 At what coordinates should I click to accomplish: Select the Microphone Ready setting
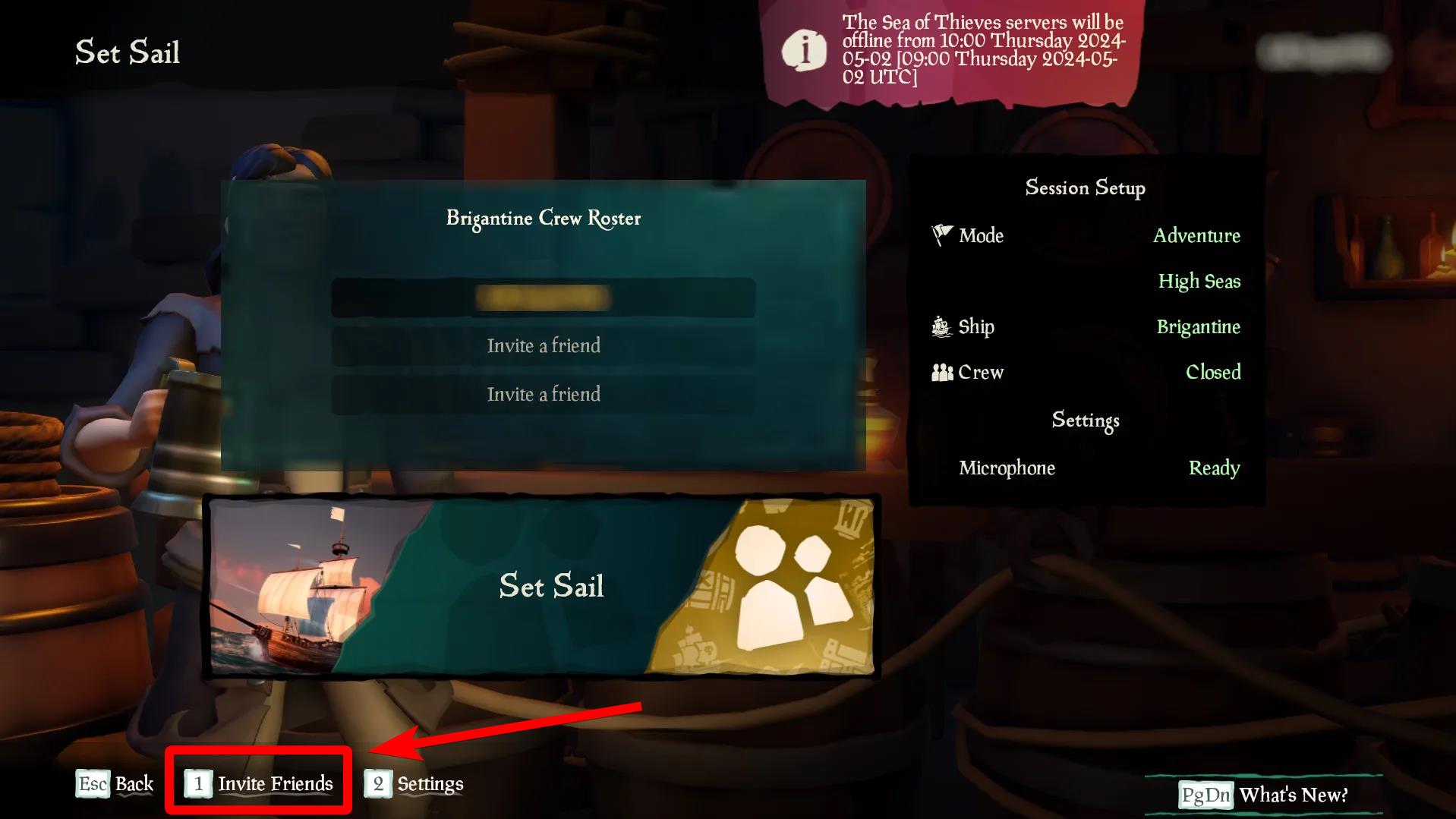click(x=1214, y=468)
